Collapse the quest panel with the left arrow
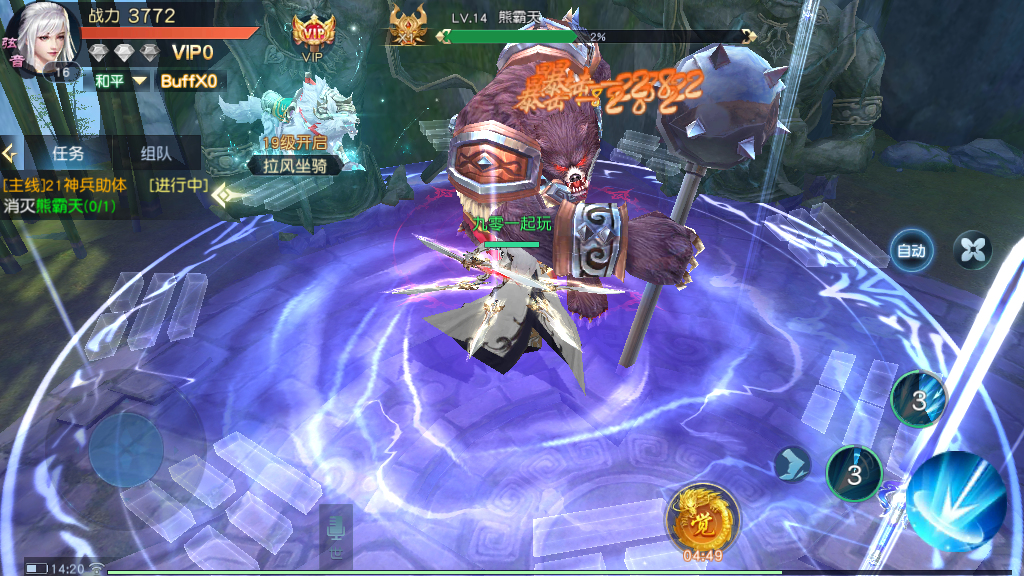The height and width of the screenshot is (576, 1024). click(x=10, y=154)
